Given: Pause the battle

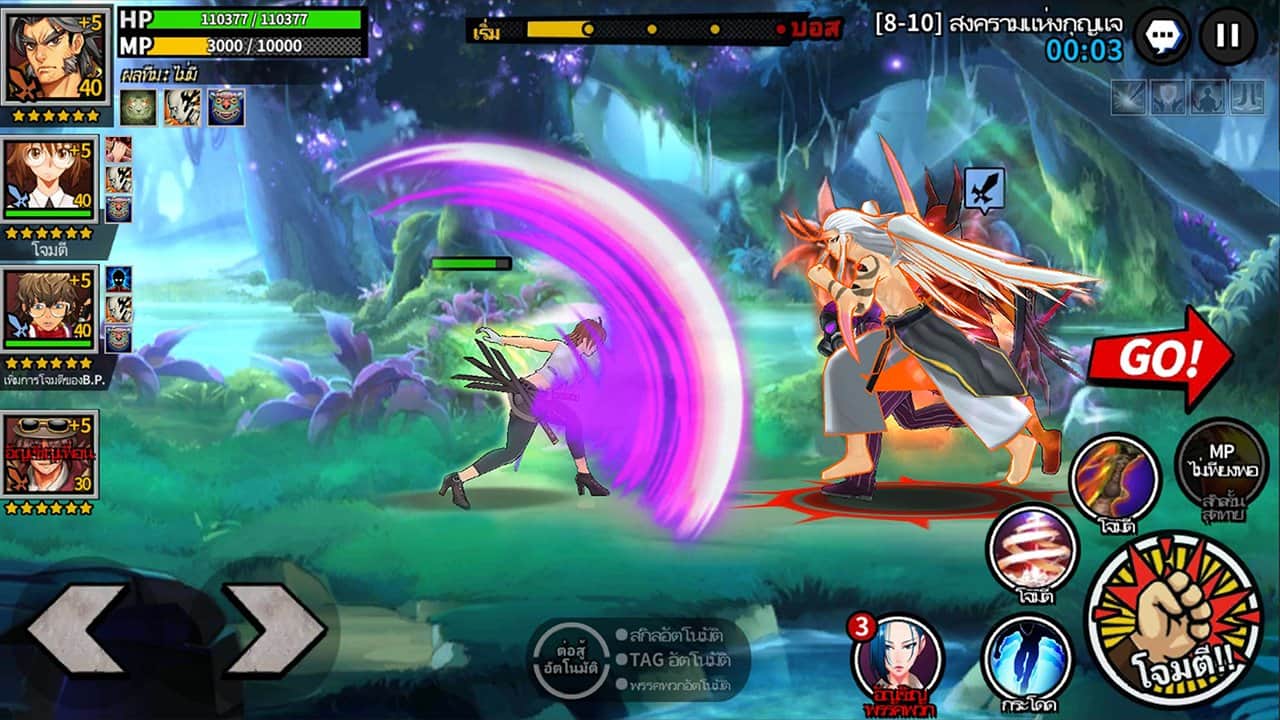Looking at the screenshot, I should (1227, 37).
